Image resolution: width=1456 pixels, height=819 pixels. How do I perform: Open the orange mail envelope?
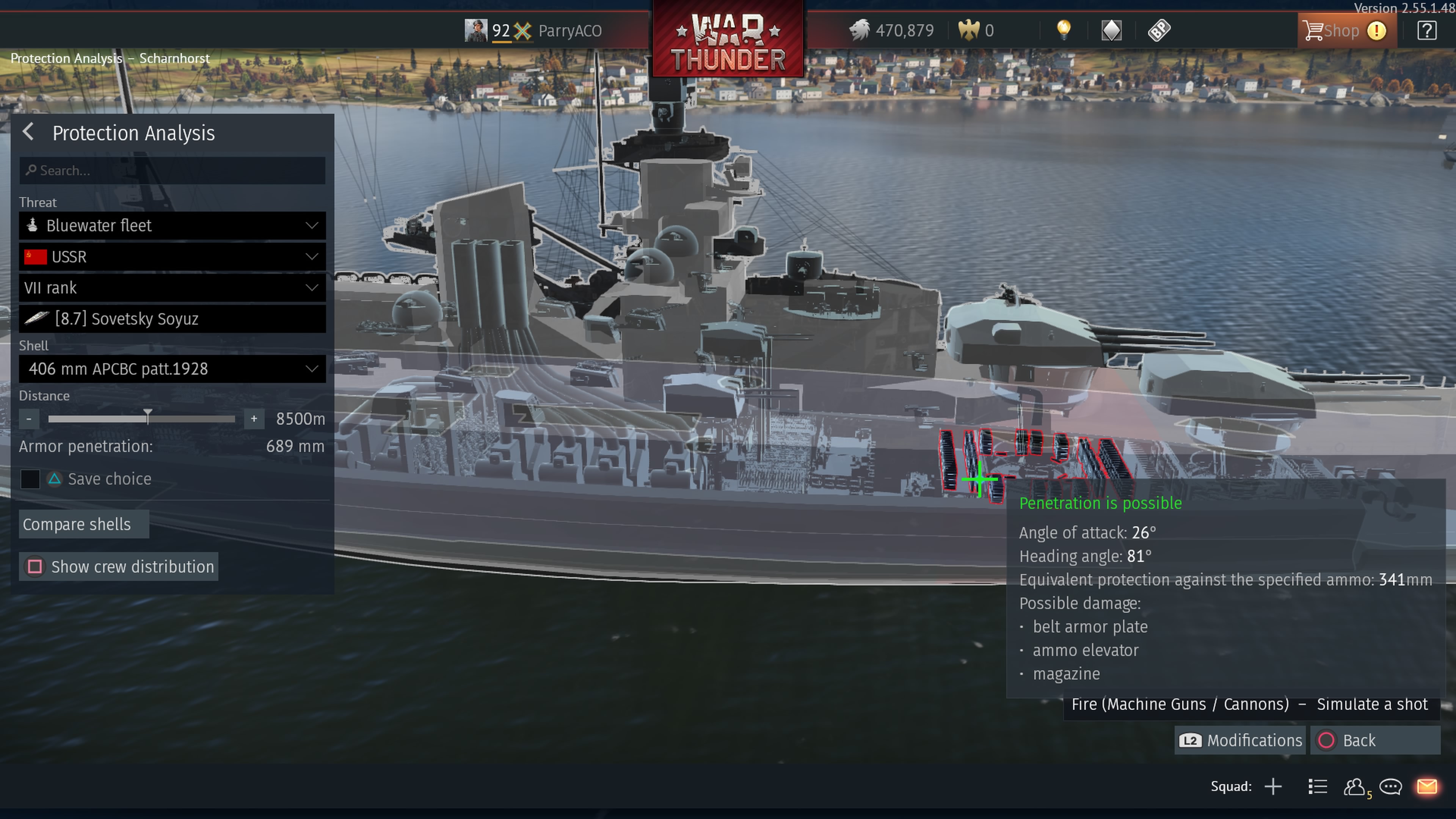[1426, 787]
